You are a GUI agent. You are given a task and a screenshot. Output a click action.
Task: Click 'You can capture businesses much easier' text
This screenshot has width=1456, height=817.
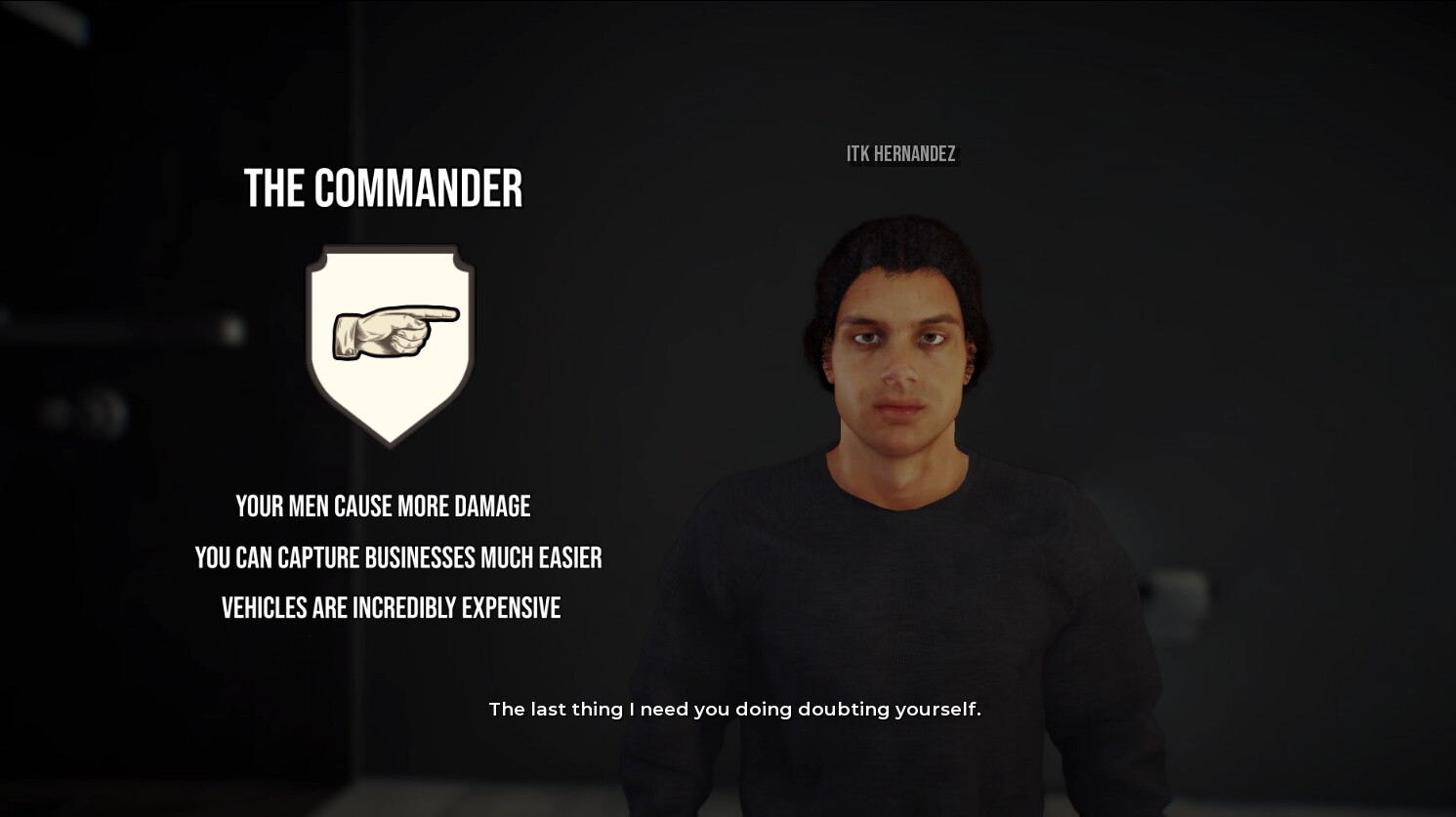[x=399, y=557]
